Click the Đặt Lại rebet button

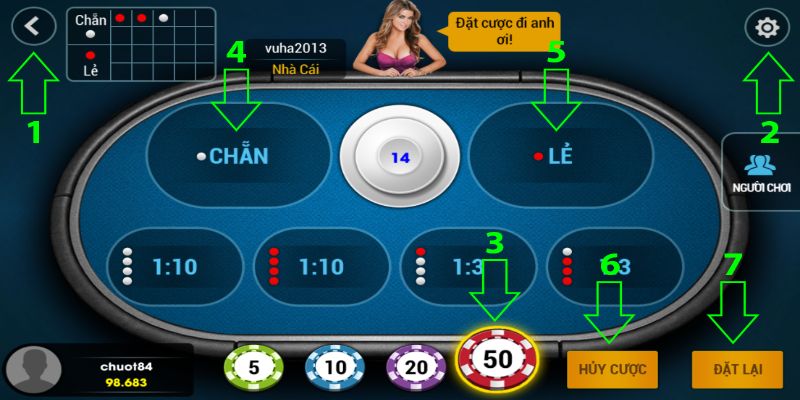point(738,369)
